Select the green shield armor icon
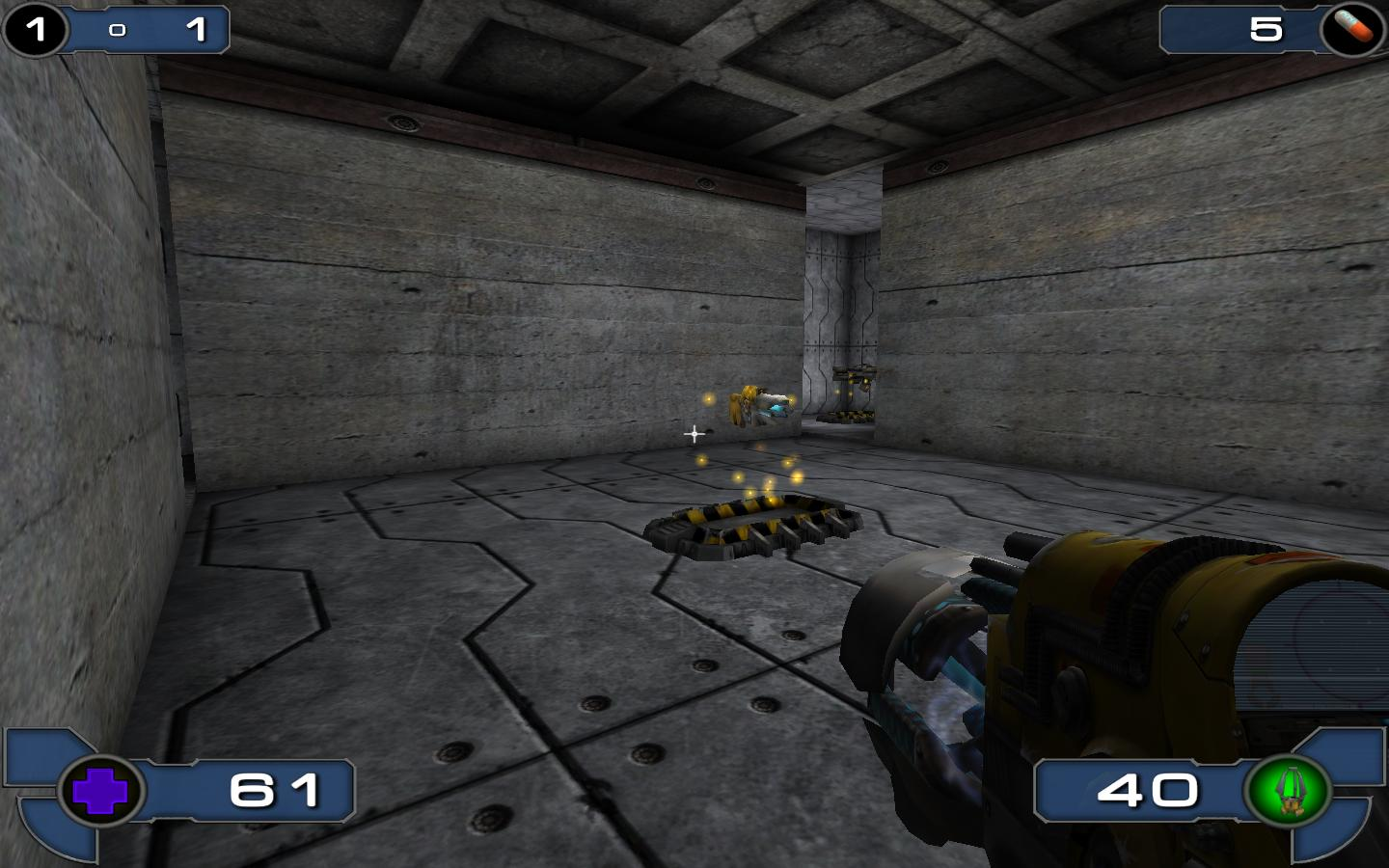 coord(1293,791)
